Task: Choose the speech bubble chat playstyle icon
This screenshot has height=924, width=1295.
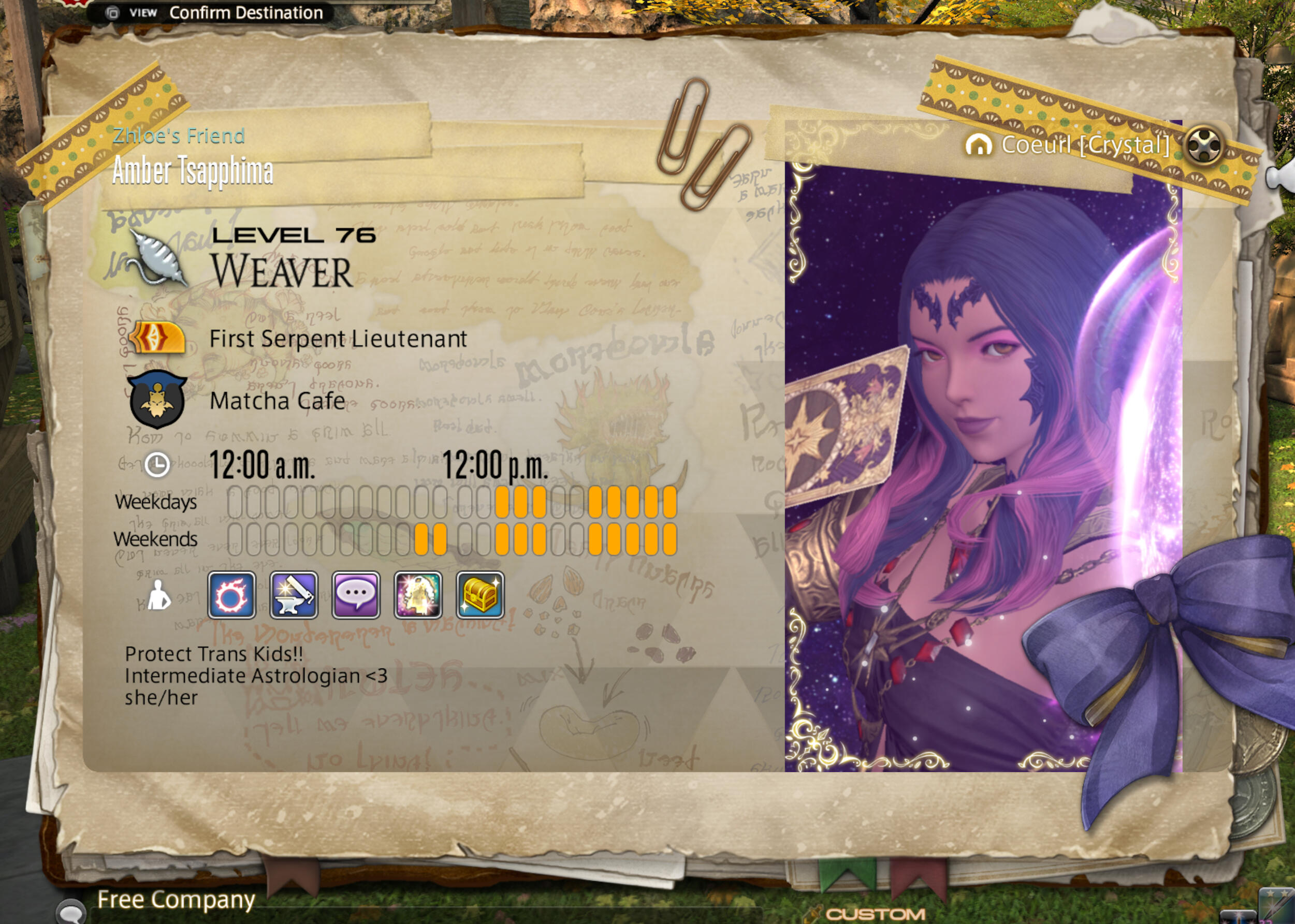Action: (356, 595)
